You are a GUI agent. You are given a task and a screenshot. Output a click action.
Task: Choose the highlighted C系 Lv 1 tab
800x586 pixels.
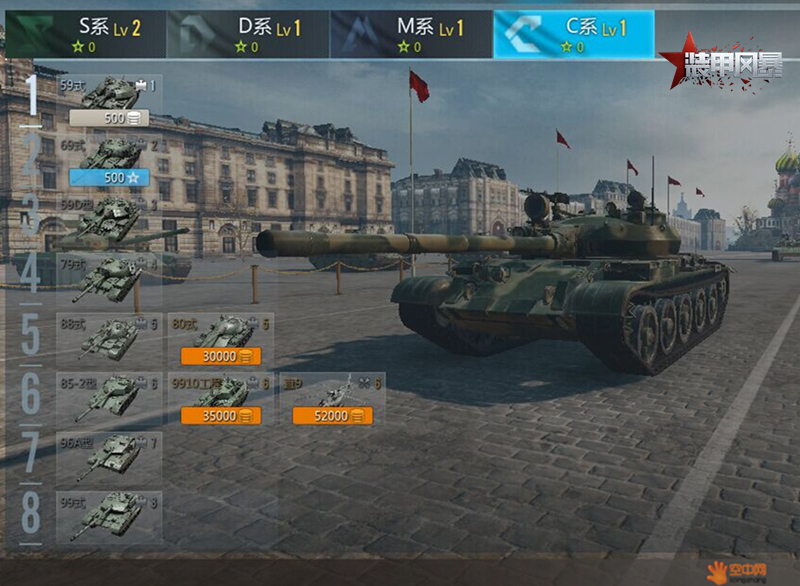coord(574,33)
